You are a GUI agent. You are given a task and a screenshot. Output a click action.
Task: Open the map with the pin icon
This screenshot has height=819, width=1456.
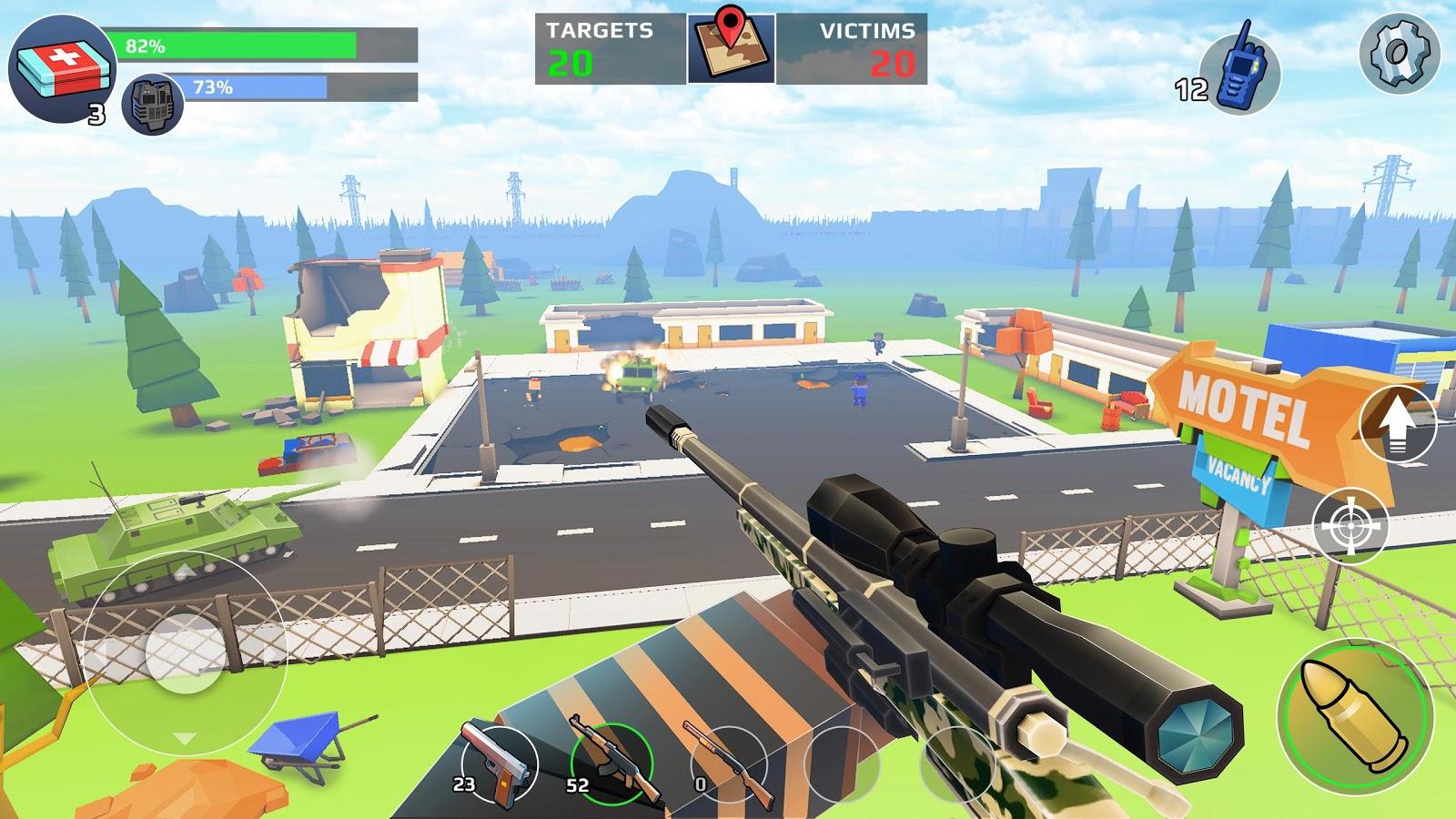731,48
